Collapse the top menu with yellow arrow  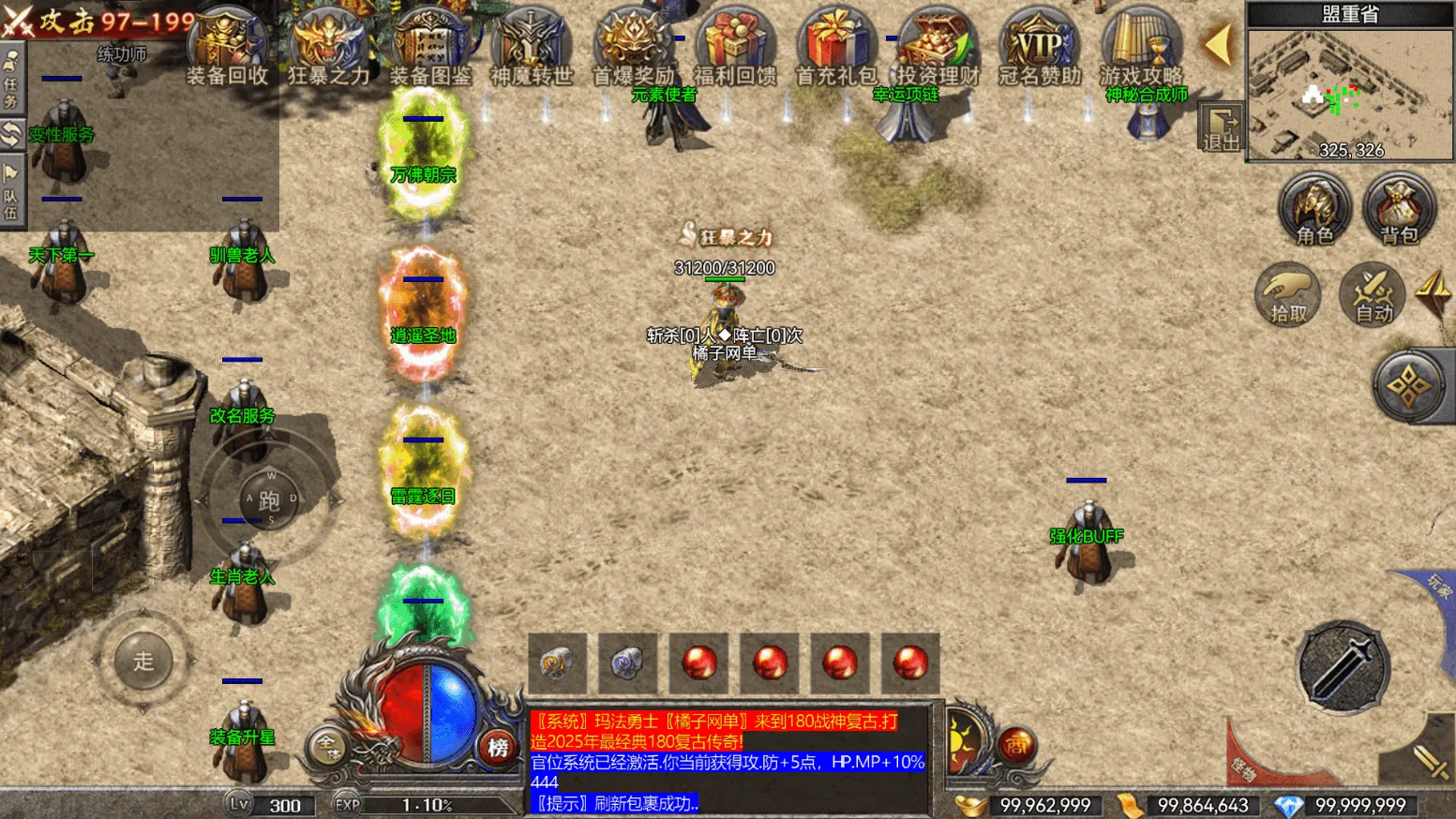coord(1218,44)
